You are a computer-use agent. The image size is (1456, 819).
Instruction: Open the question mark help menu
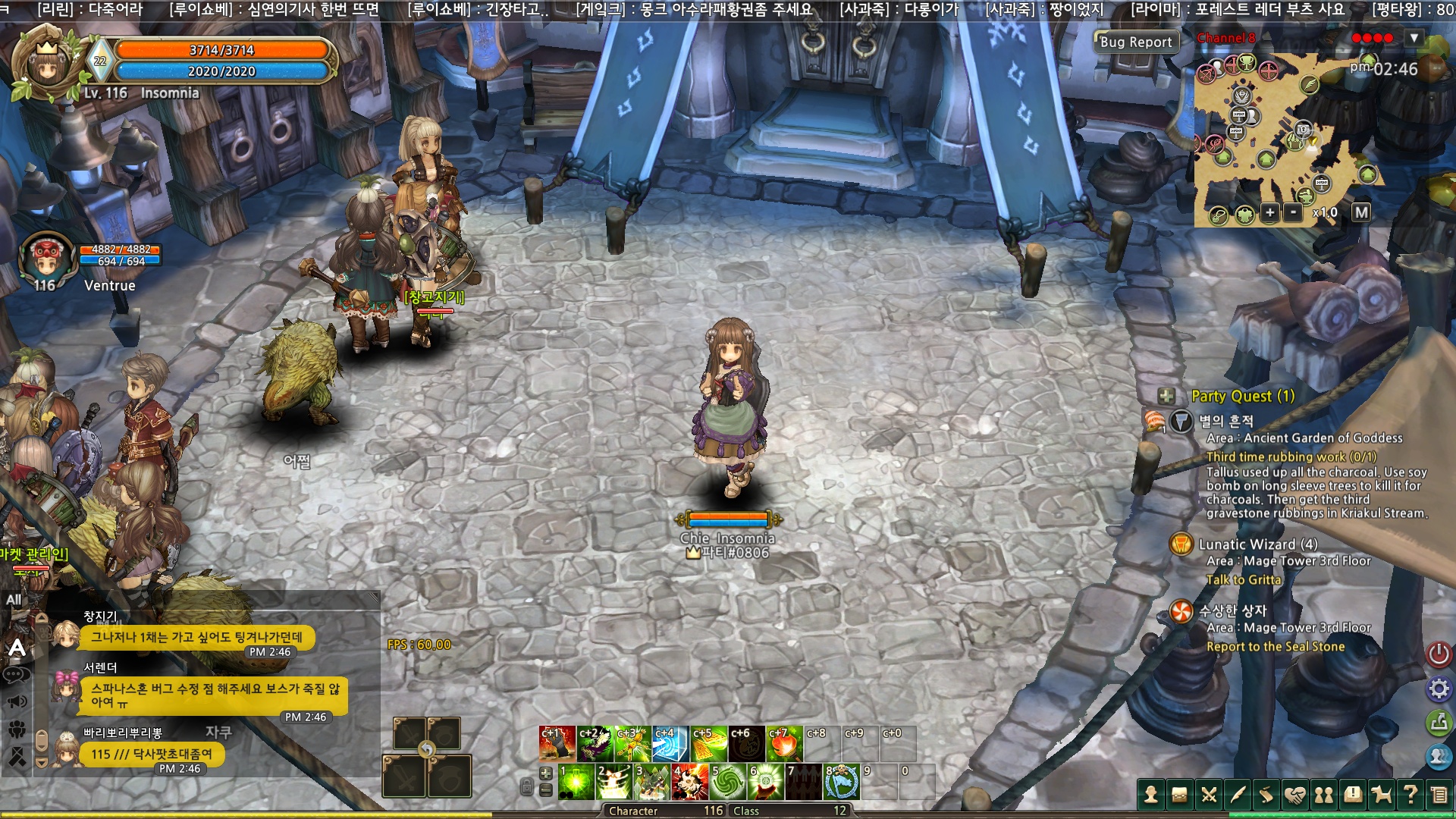(1410, 795)
